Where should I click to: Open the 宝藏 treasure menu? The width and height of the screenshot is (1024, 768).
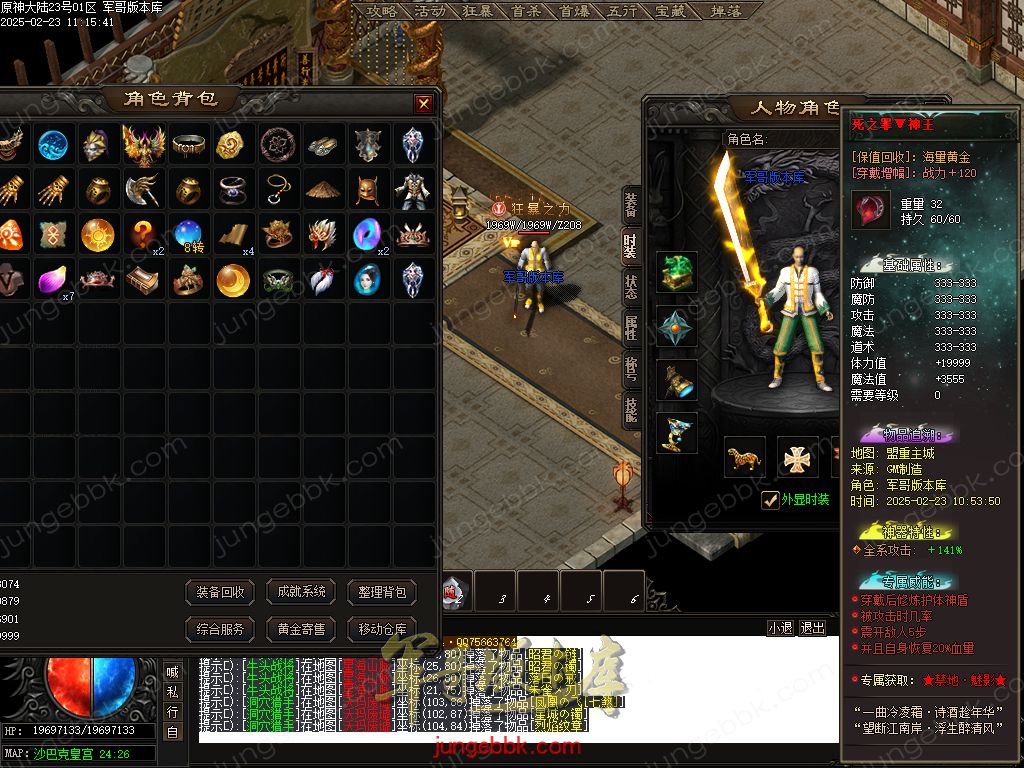(x=670, y=11)
